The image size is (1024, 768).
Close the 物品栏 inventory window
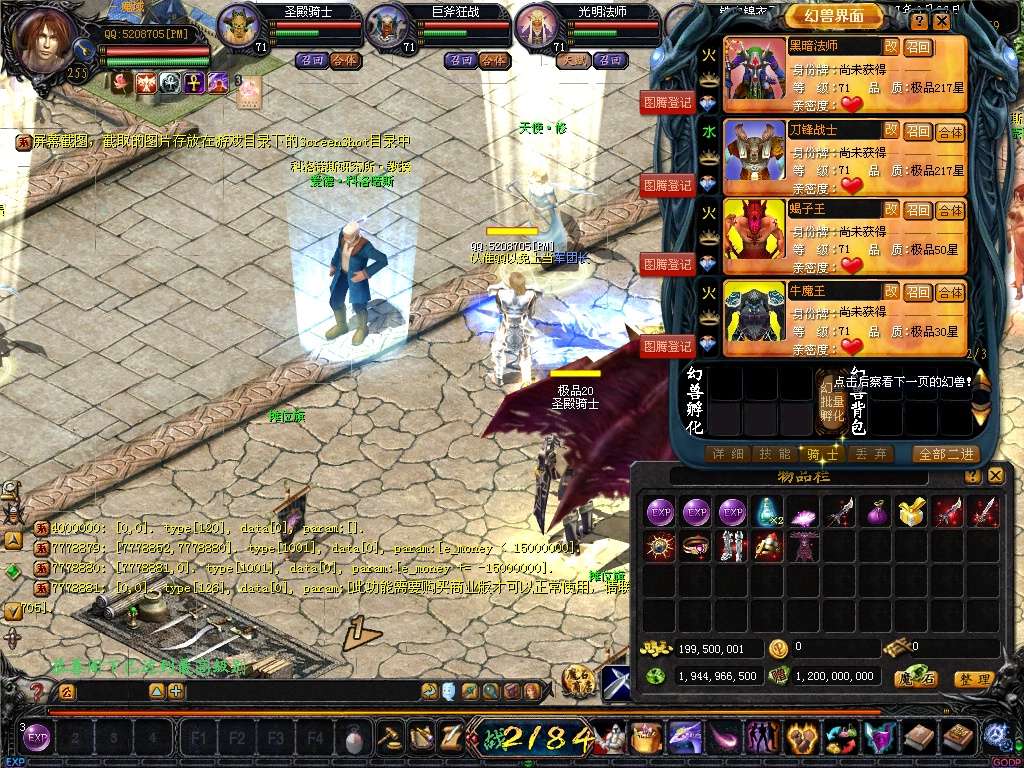point(995,476)
